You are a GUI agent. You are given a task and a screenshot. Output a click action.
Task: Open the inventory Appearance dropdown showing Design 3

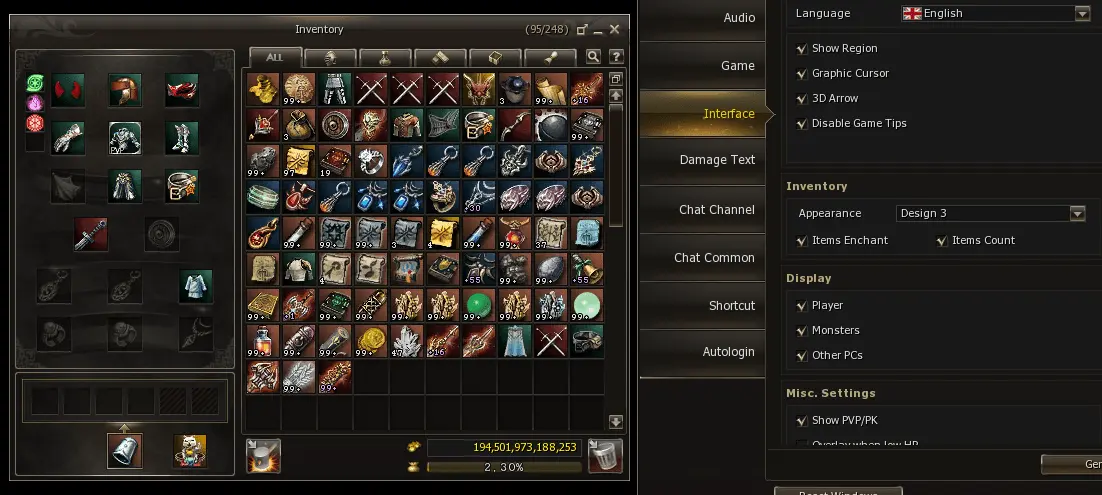pos(1077,213)
